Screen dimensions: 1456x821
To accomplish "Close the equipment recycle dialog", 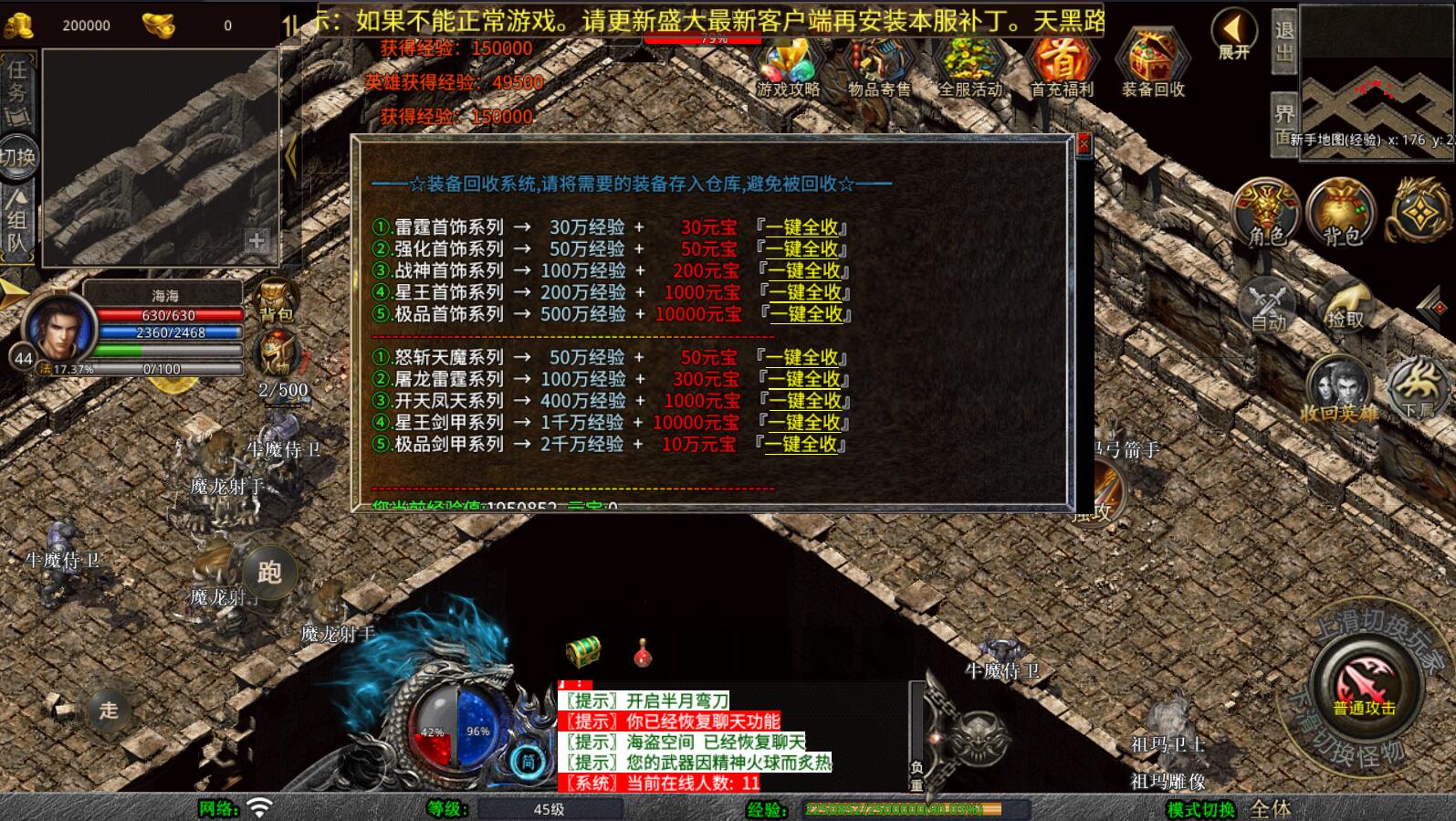I will coord(1084,144).
